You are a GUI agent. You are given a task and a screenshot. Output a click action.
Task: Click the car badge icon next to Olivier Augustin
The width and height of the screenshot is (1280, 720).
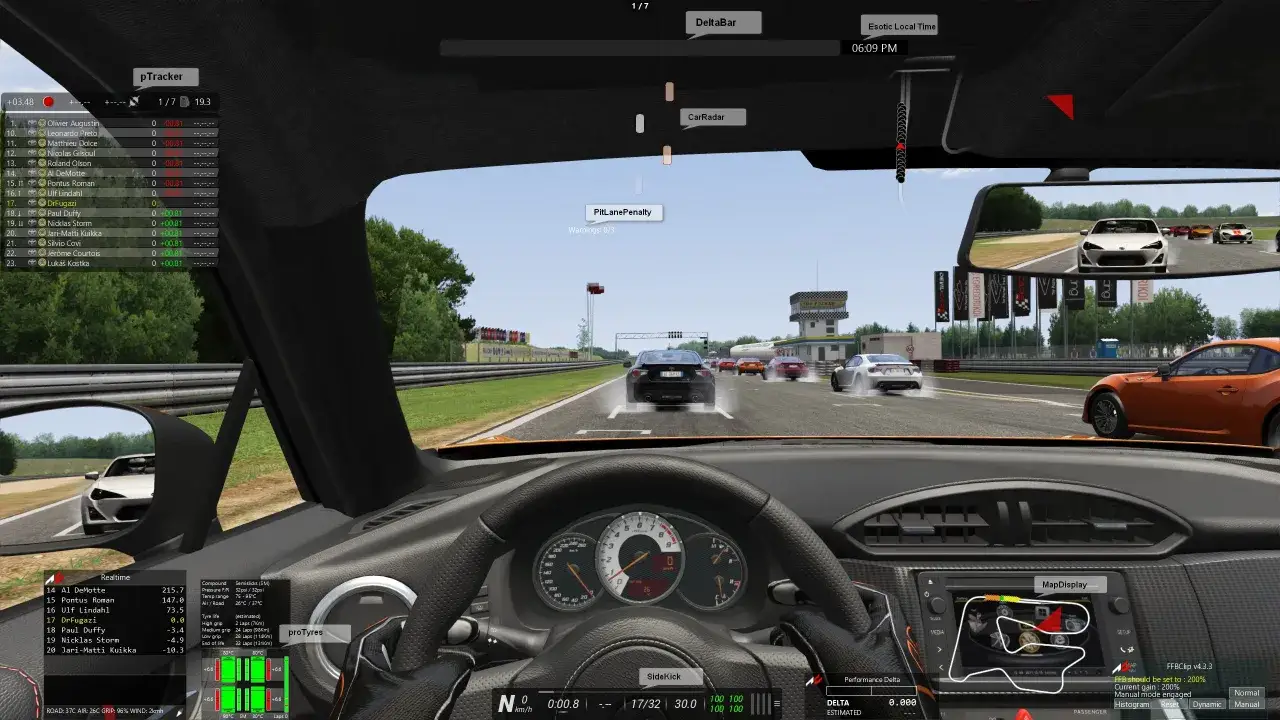pos(31,123)
